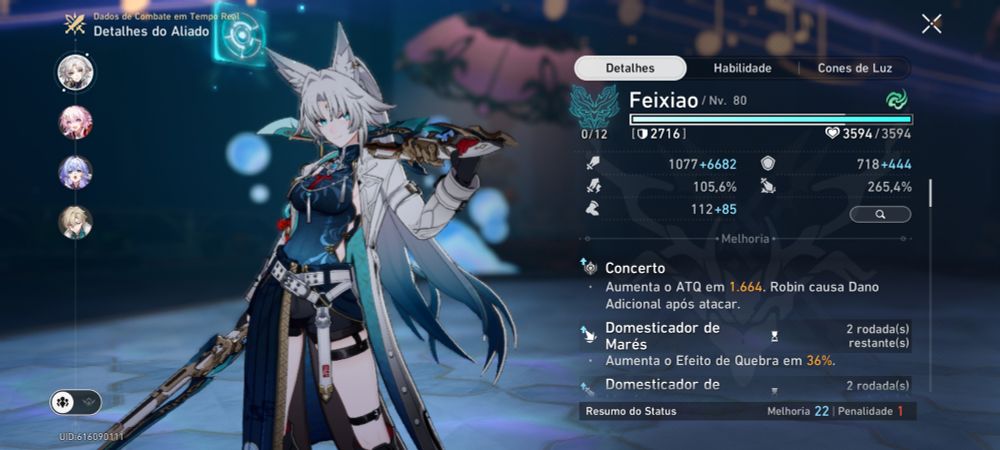Click the green Wind element icon

tap(895, 100)
